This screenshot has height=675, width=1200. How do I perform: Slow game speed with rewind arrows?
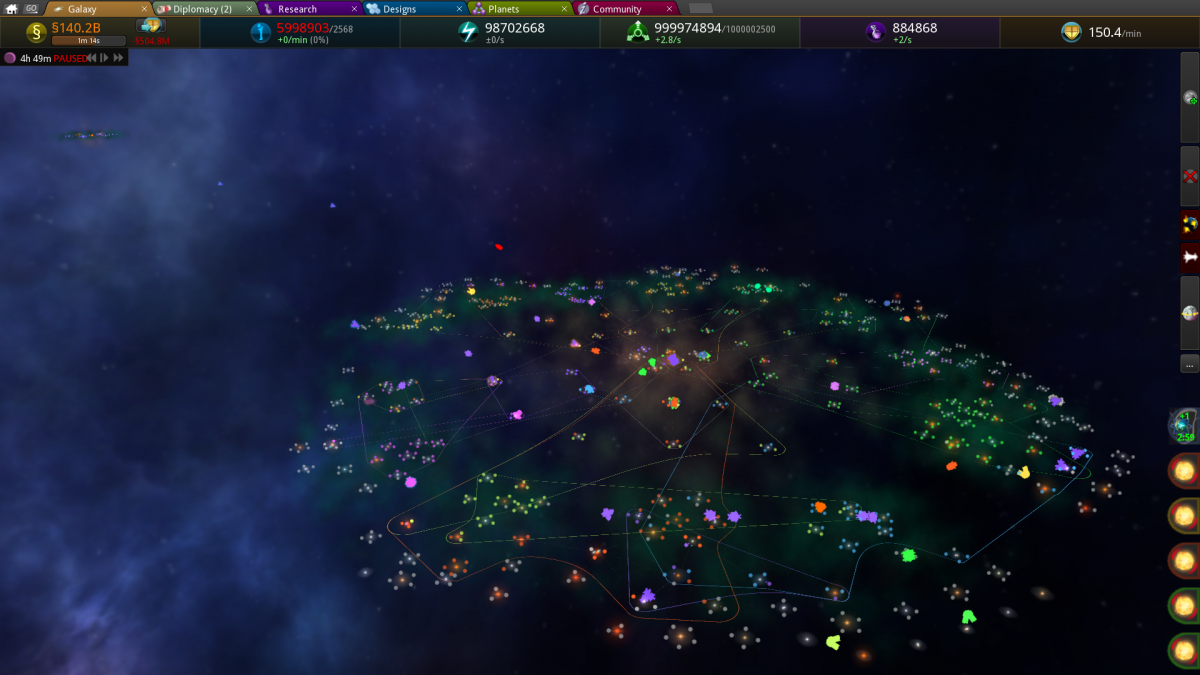coord(91,58)
